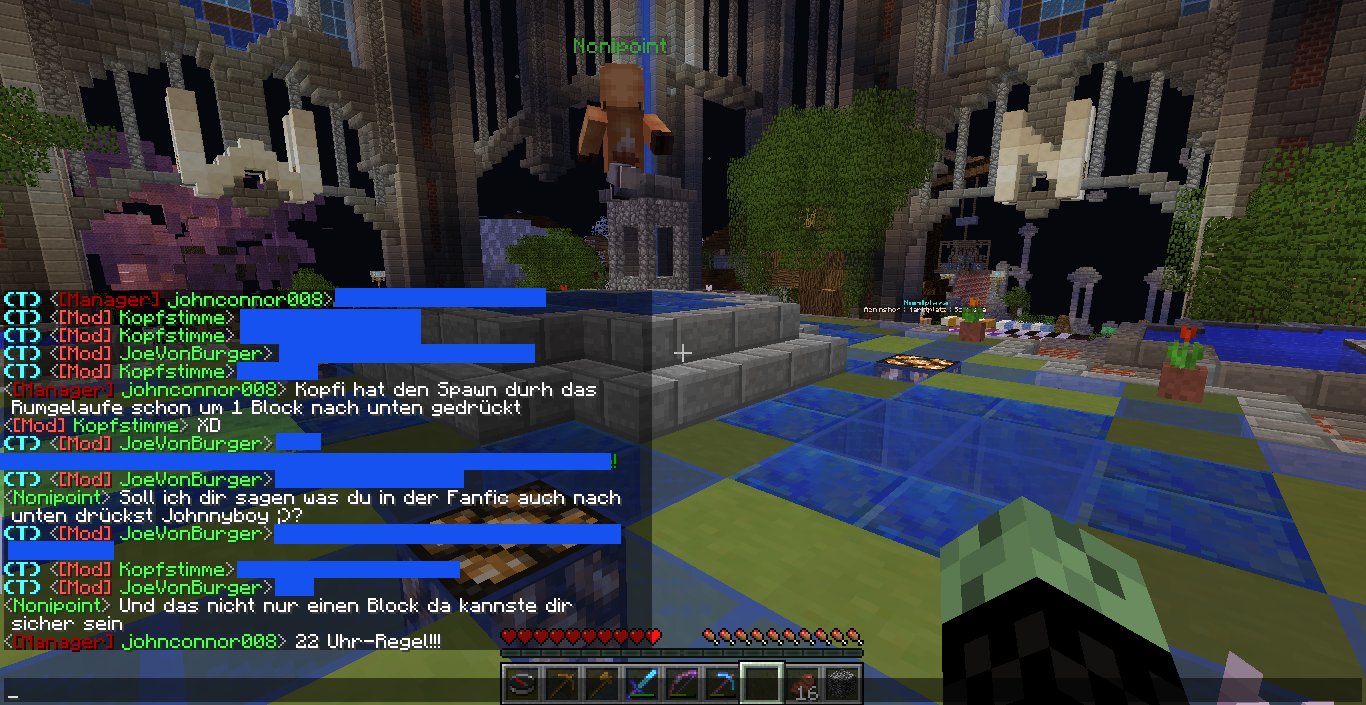This screenshot has width=1366, height=705.
Task: Click the highlighted empty hotbar slot
Action: click(760, 685)
